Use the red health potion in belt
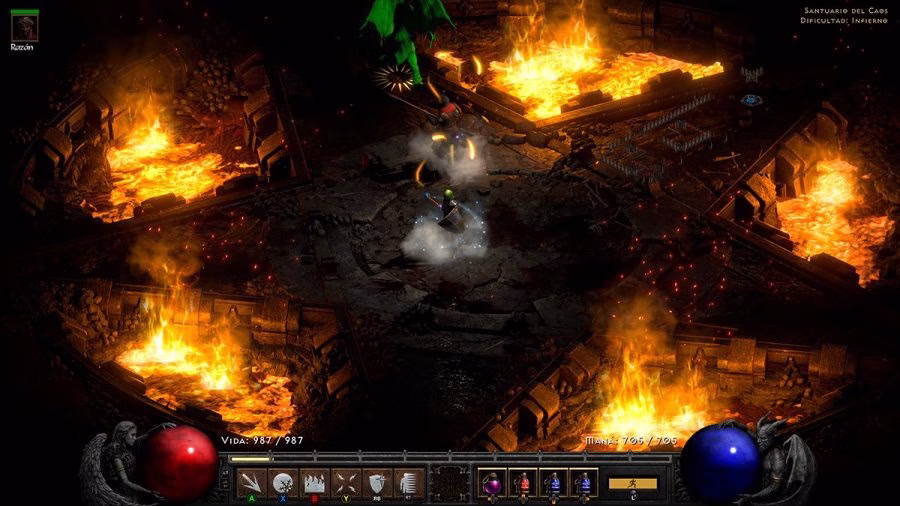 (523, 482)
